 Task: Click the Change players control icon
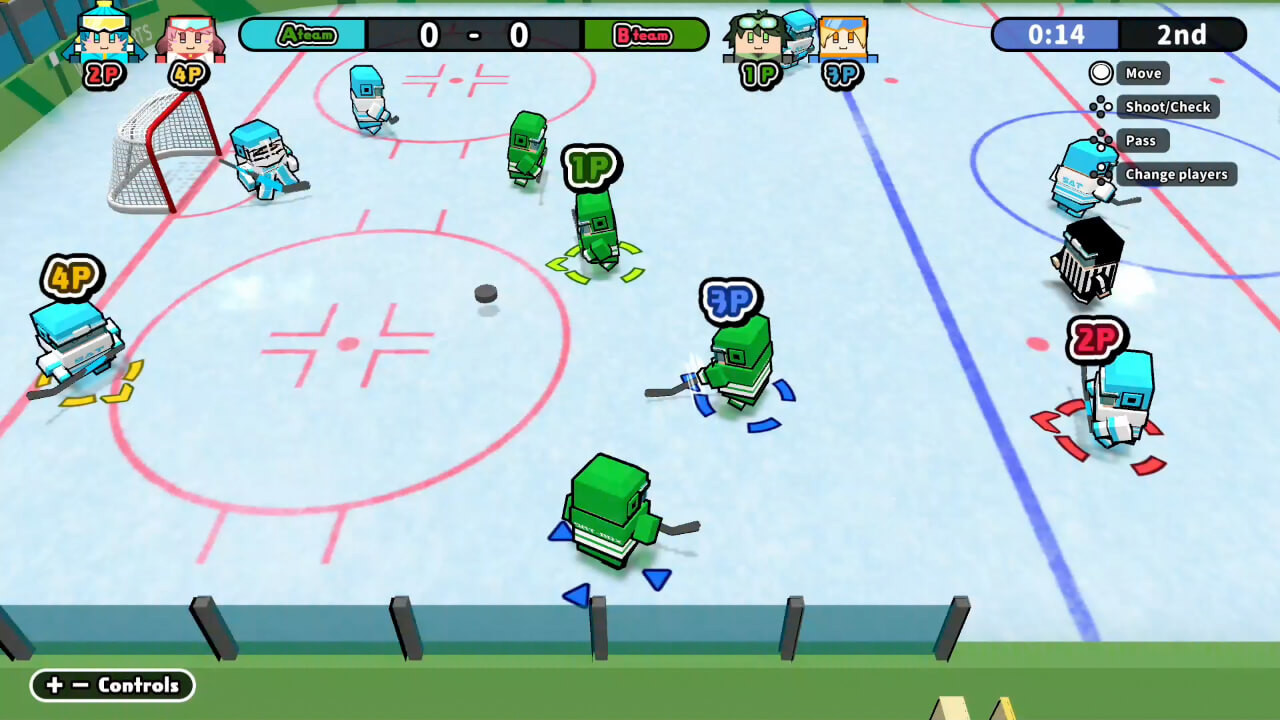[1101, 174]
